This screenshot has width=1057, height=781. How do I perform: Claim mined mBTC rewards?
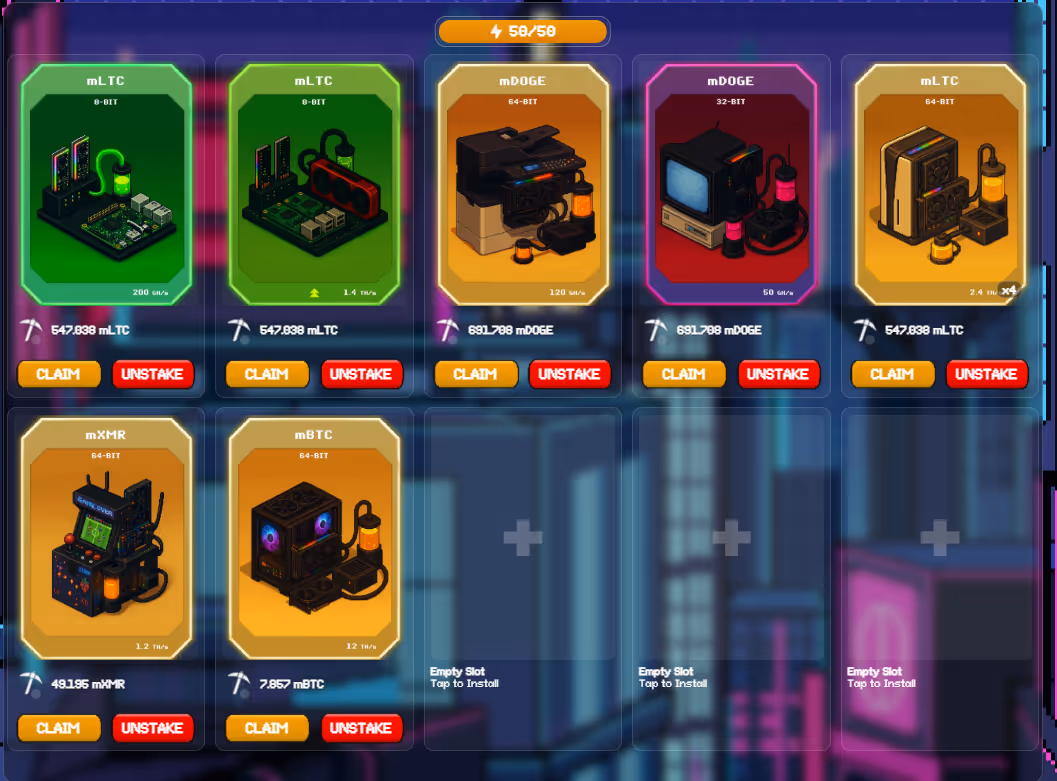pyautogui.click(x=267, y=728)
